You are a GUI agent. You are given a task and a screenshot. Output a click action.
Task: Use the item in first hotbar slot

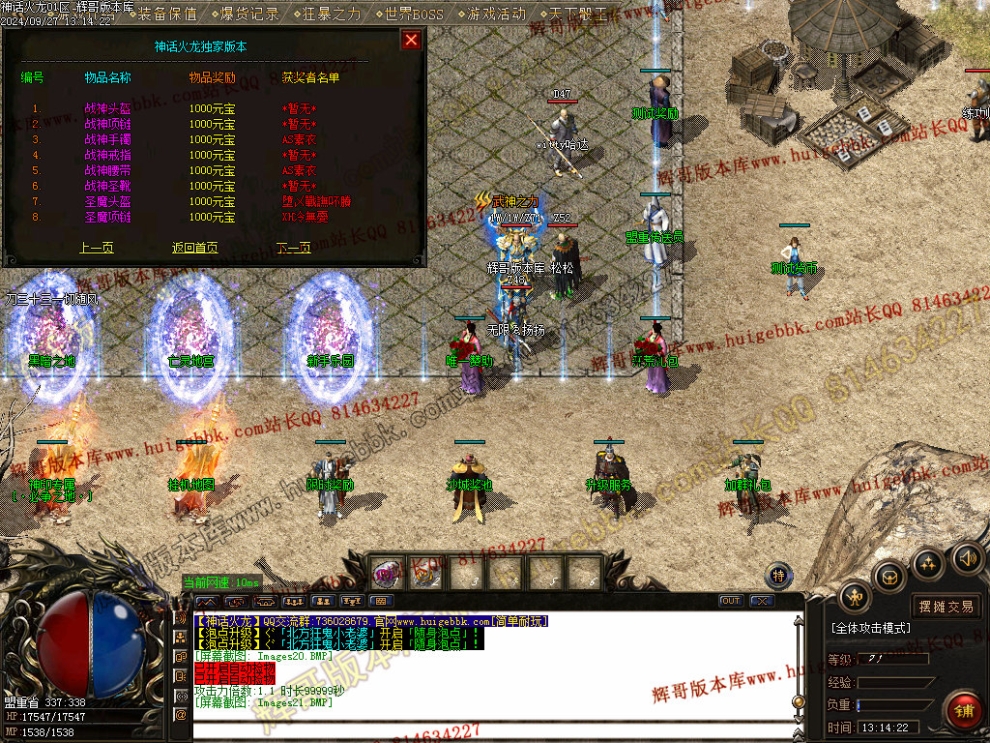click(388, 573)
